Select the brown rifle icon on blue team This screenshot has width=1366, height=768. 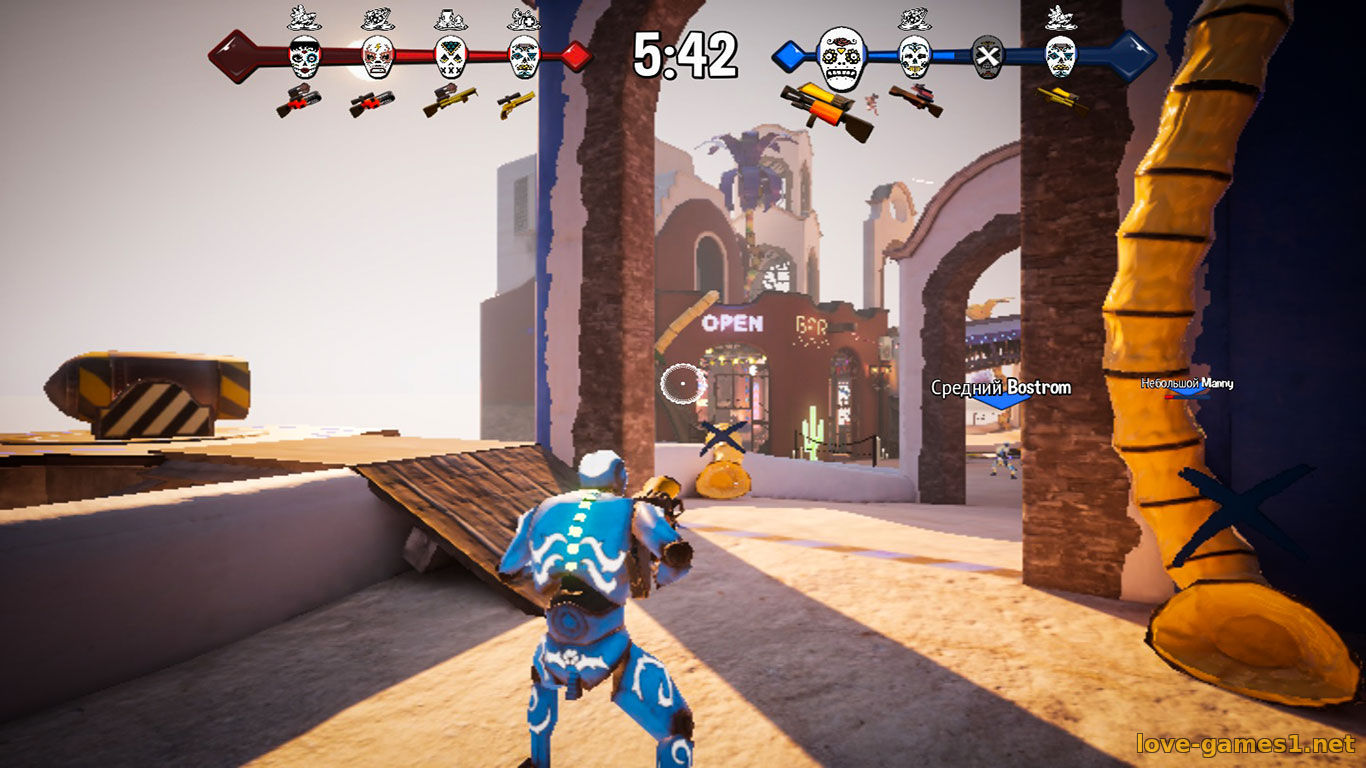915,98
